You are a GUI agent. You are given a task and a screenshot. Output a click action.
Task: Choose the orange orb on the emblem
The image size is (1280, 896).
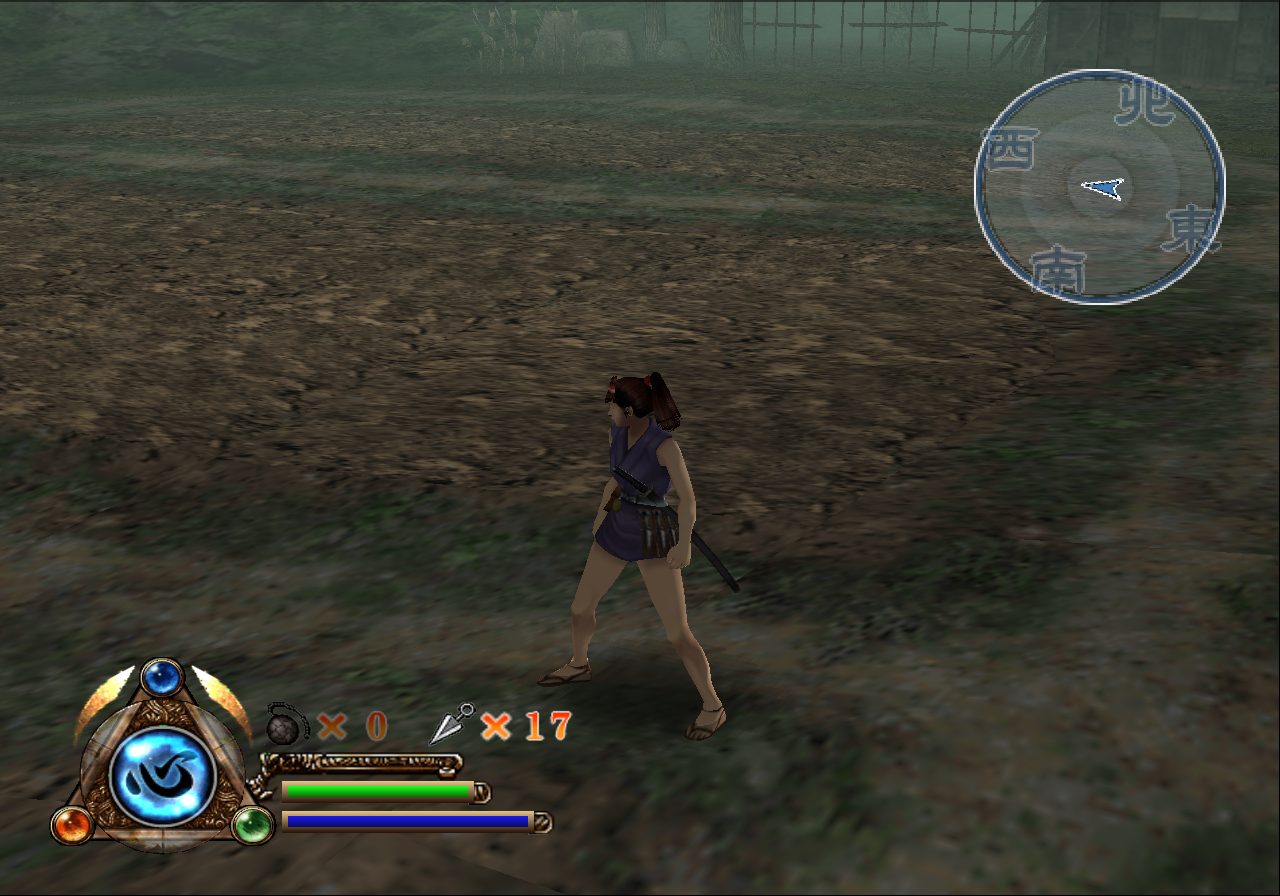72,825
